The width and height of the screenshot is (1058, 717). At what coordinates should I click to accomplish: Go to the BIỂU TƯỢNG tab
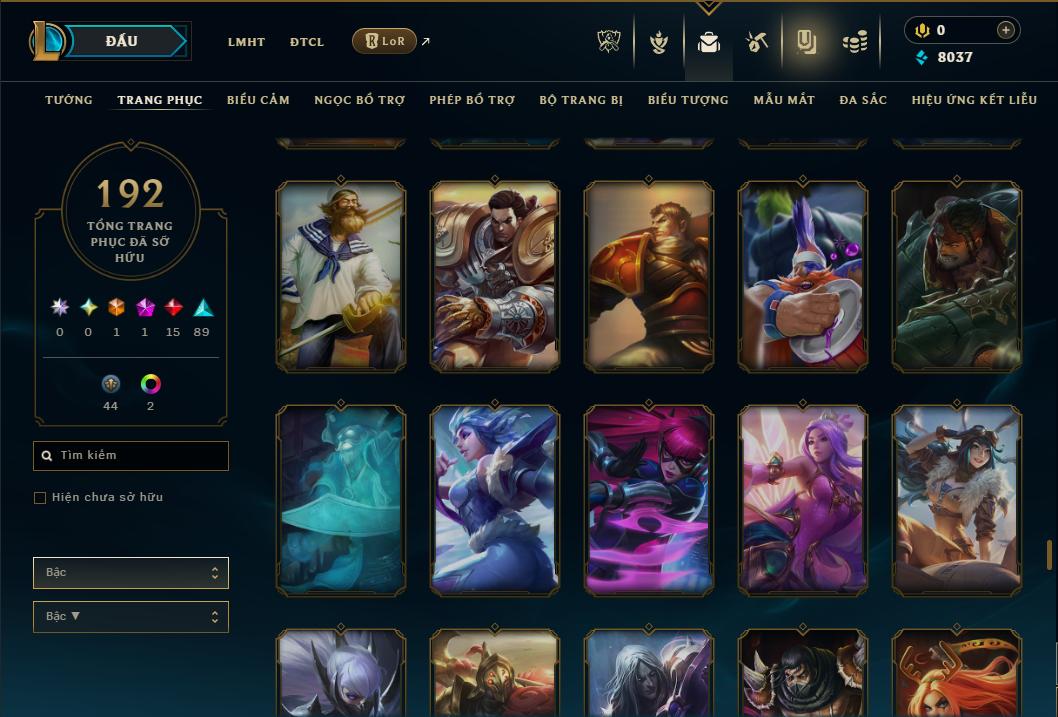click(688, 100)
